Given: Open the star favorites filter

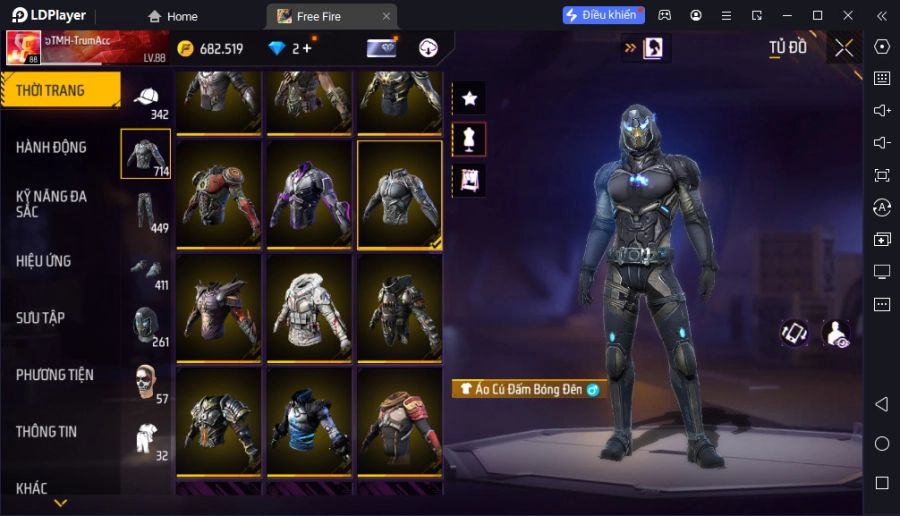Looking at the screenshot, I should [x=469, y=98].
